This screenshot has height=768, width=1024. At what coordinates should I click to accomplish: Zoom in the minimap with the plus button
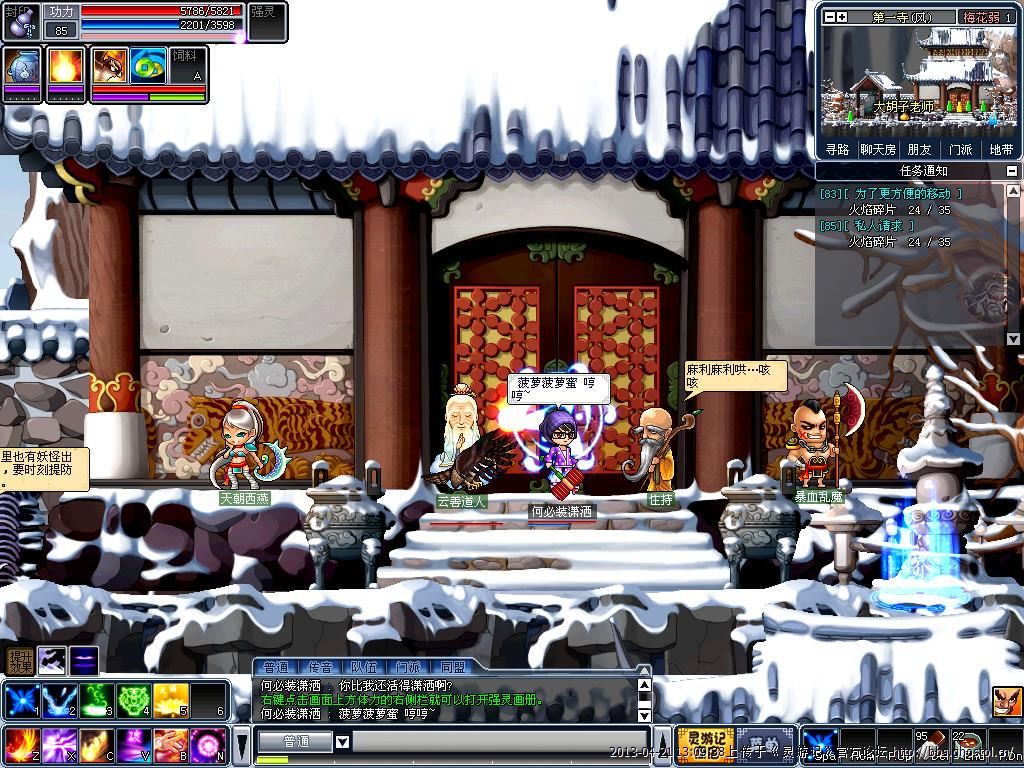842,17
